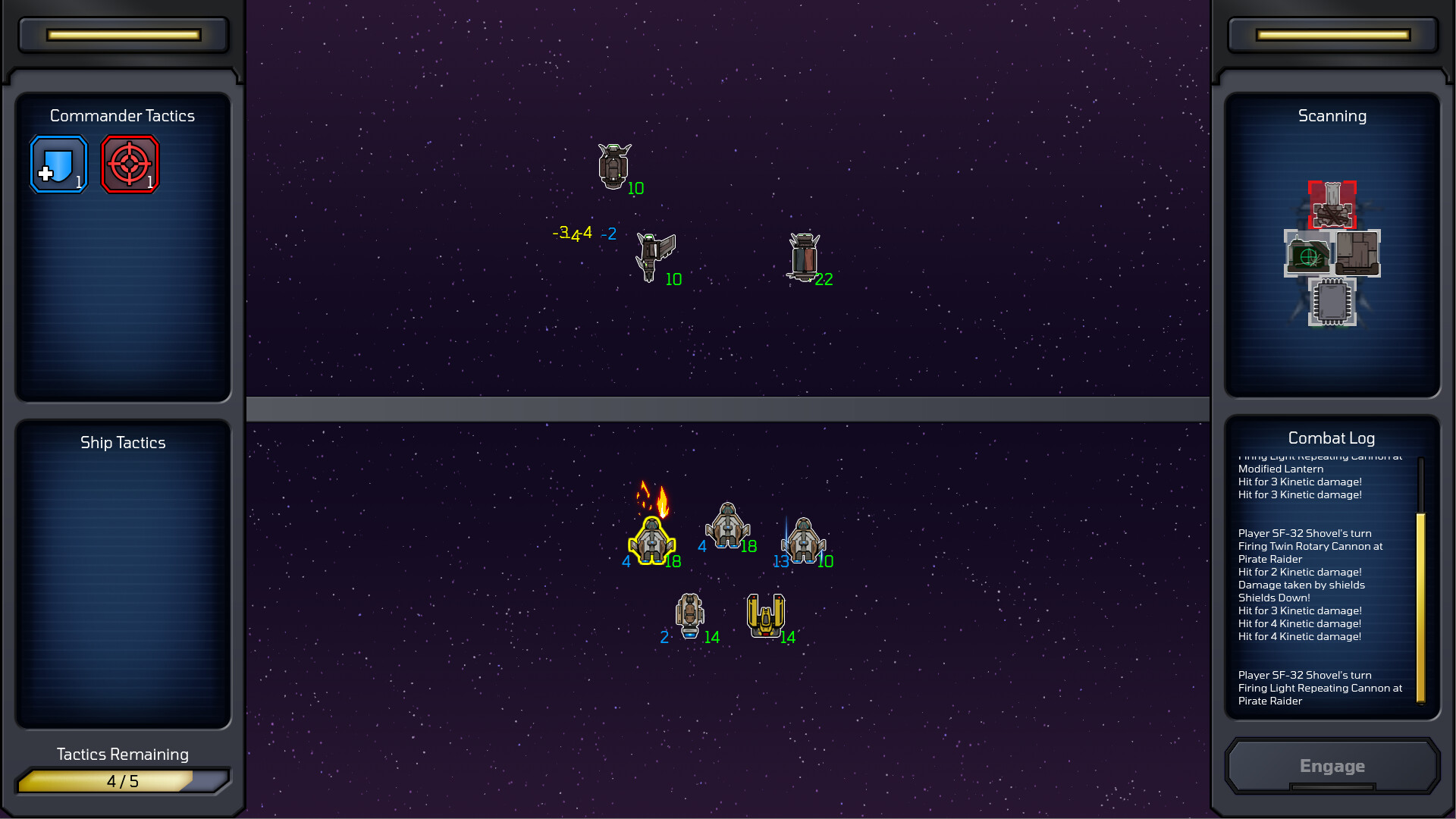Click the gold bar above Commander Tactics panel
Image resolution: width=1456 pixels, height=819 pixels.
point(123,34)
